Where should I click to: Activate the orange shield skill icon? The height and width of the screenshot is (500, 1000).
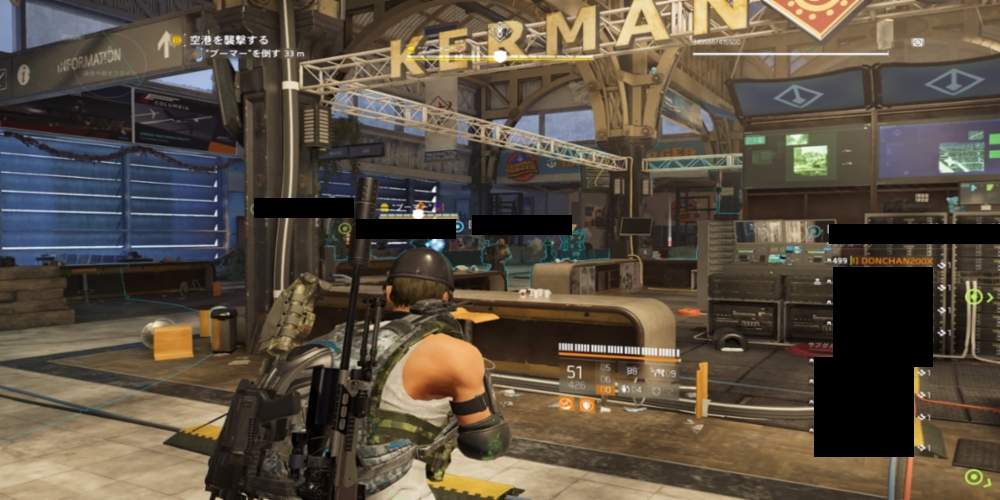586,405
